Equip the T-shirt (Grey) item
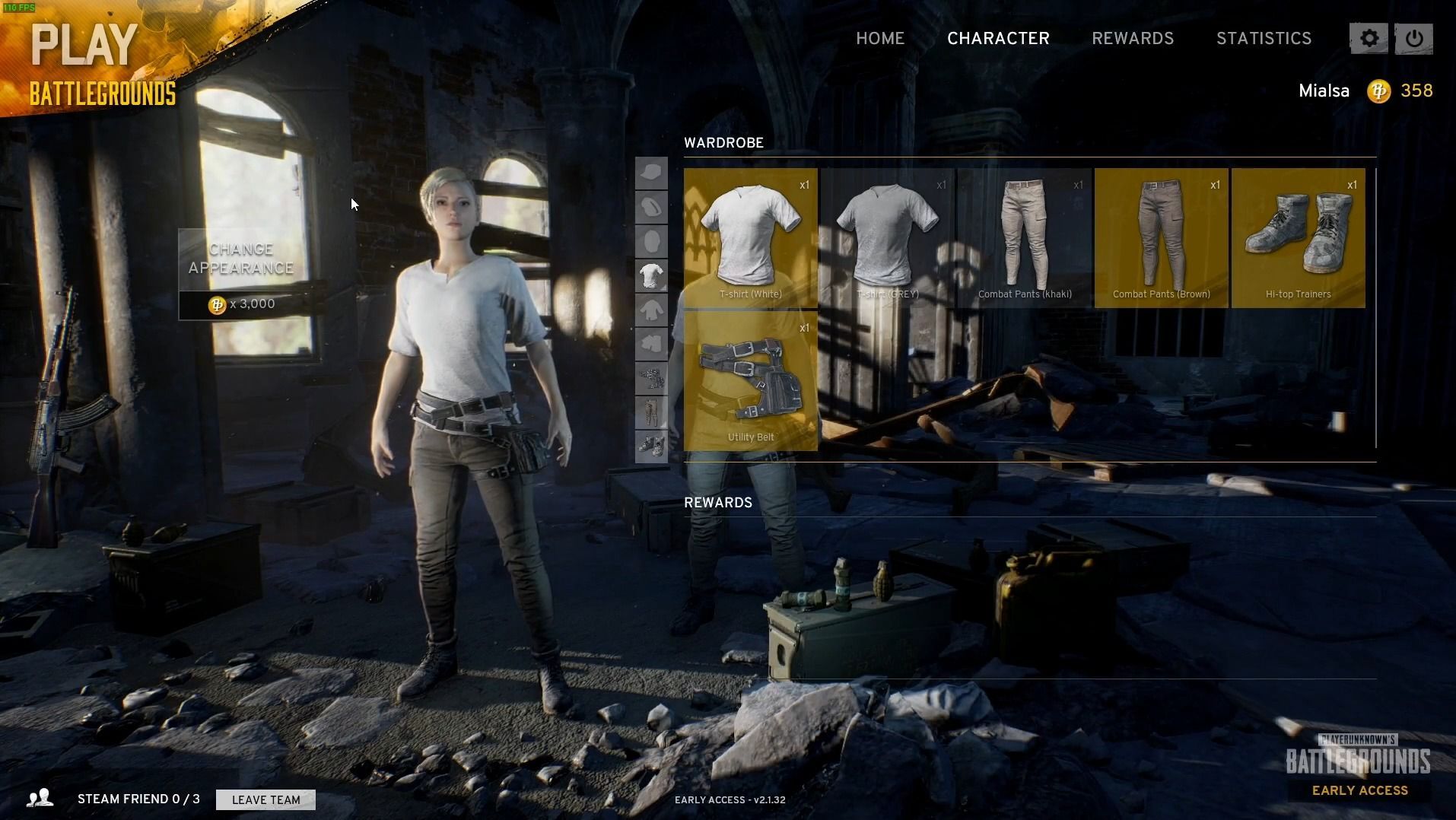 coord(888,237)
